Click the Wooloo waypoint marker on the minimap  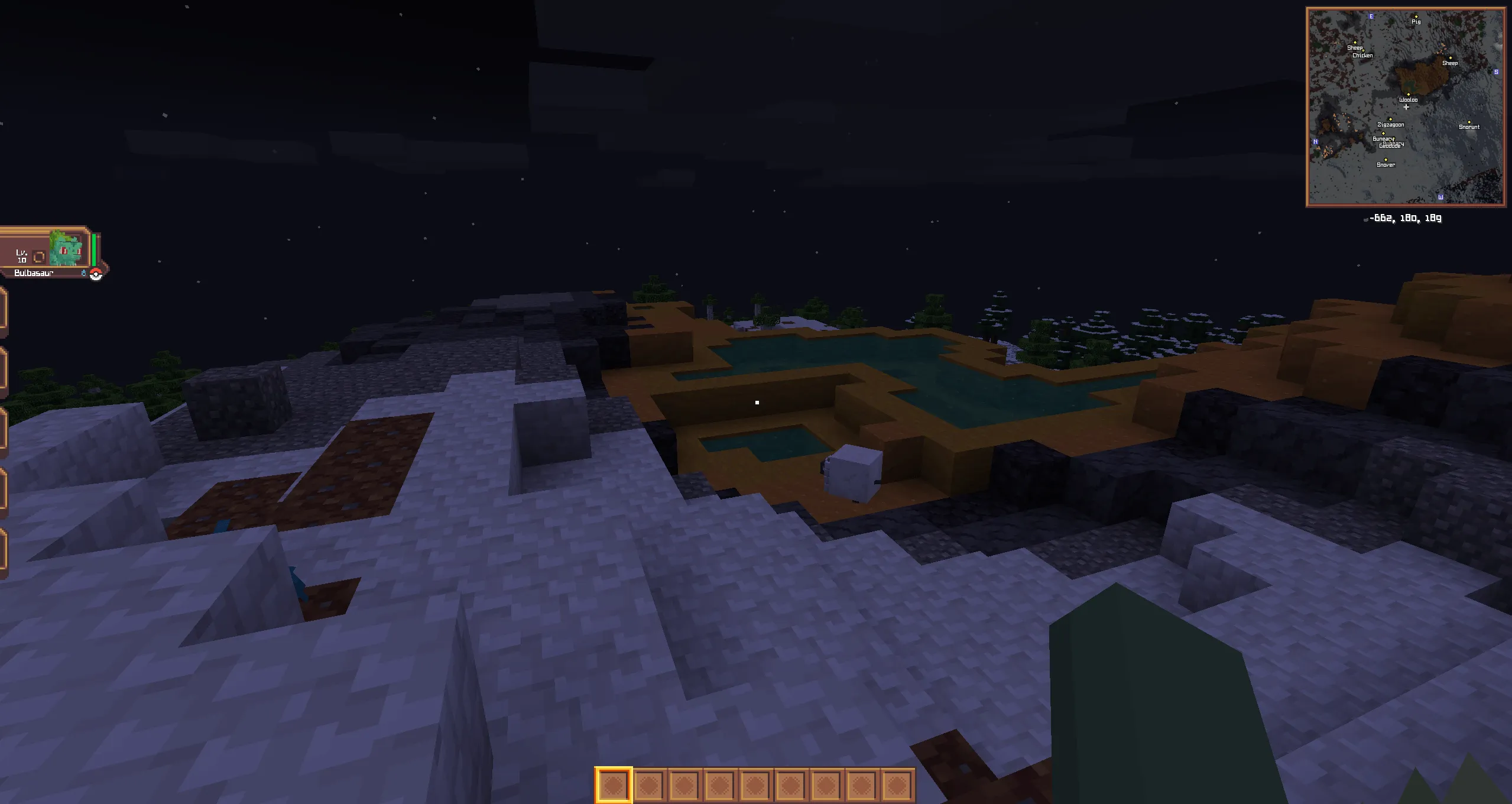click(x=1409, y=95)
